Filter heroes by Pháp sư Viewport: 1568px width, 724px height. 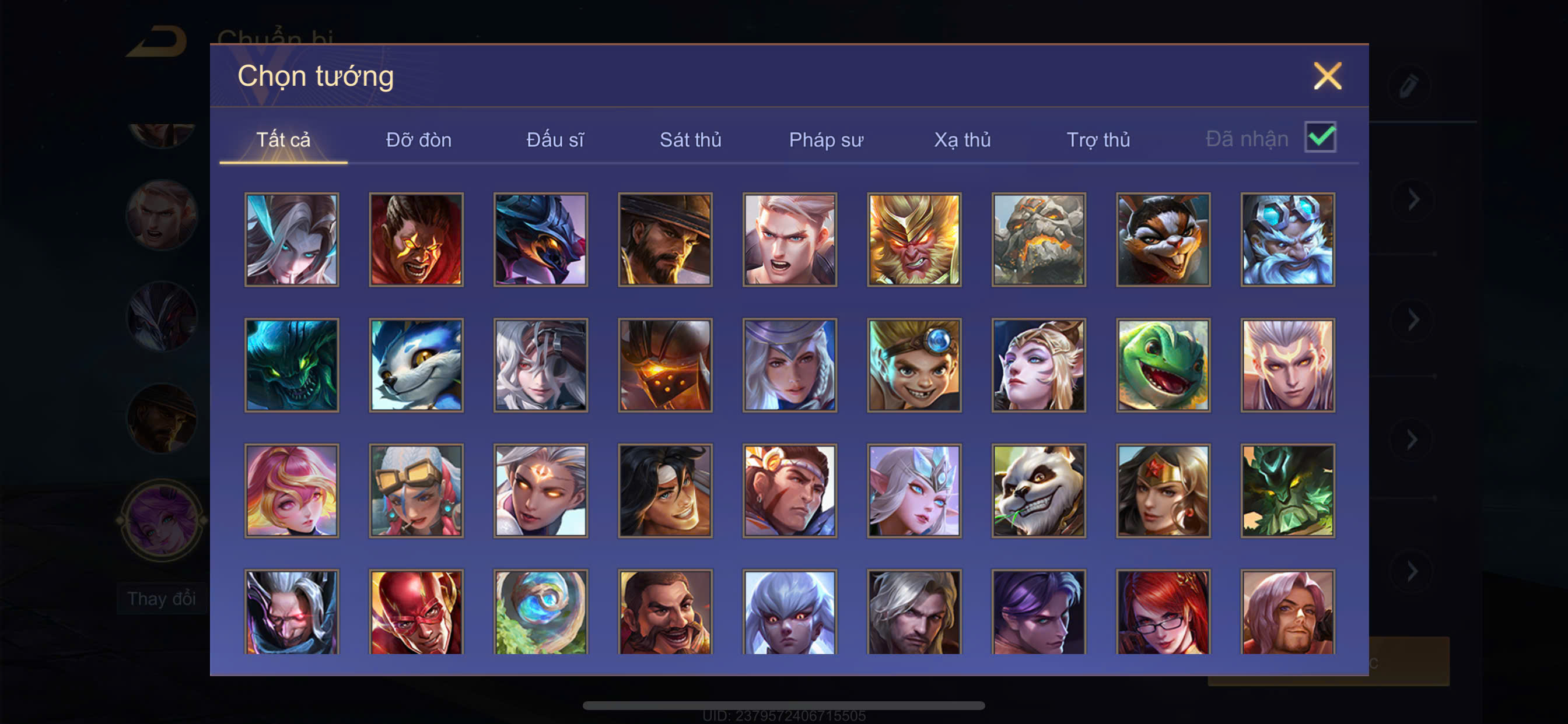(x=826, y=140)
